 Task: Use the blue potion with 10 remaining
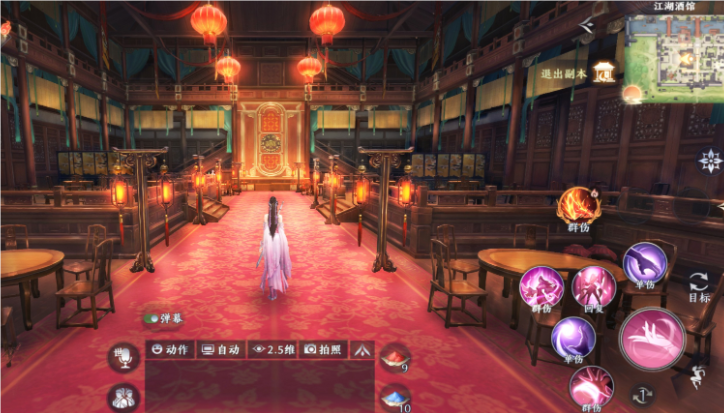coord(397,398)
